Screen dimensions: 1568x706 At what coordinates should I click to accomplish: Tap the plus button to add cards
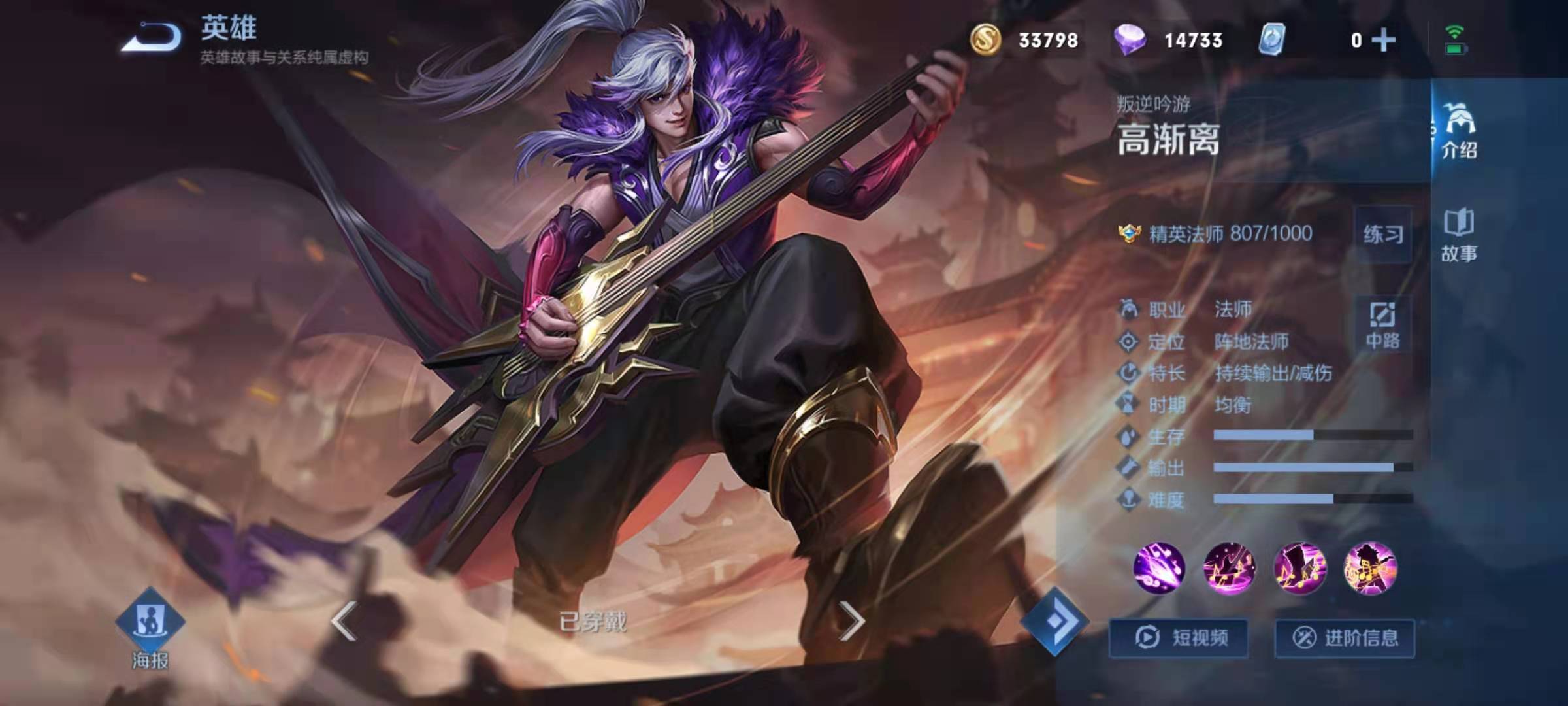click(x=1385, y=40)
